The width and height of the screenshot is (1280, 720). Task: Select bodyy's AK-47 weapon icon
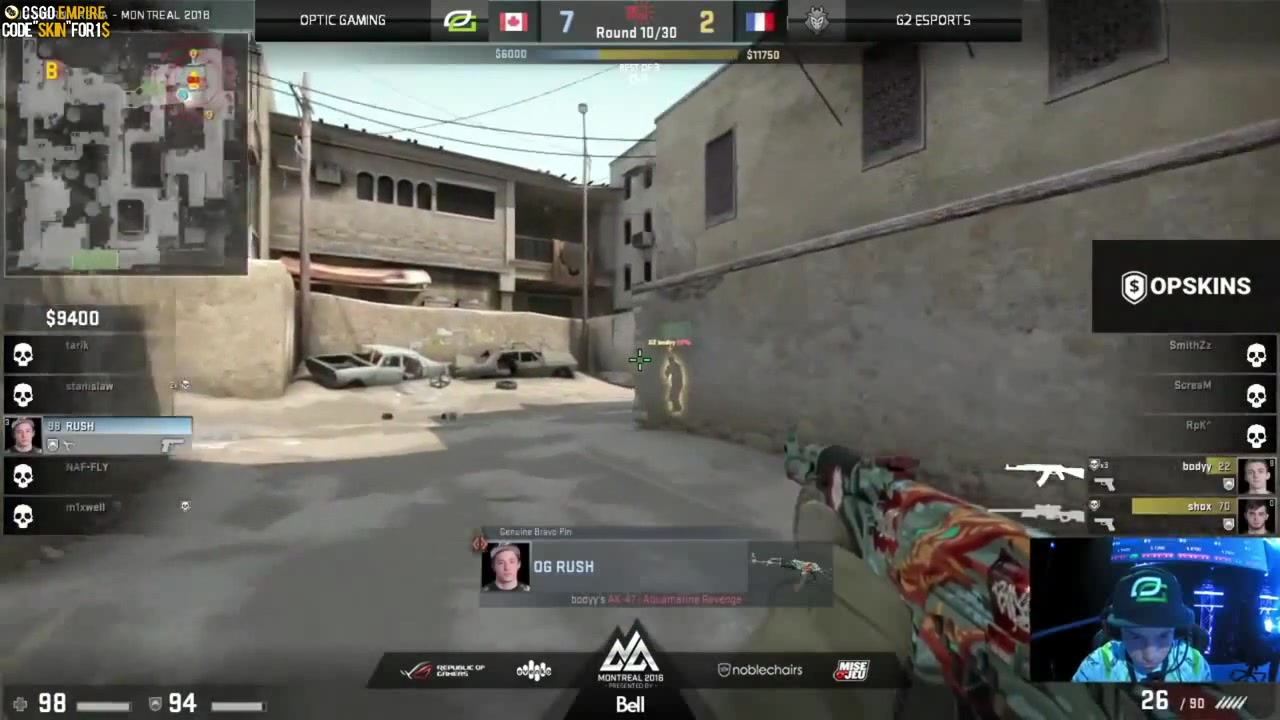1042,473
